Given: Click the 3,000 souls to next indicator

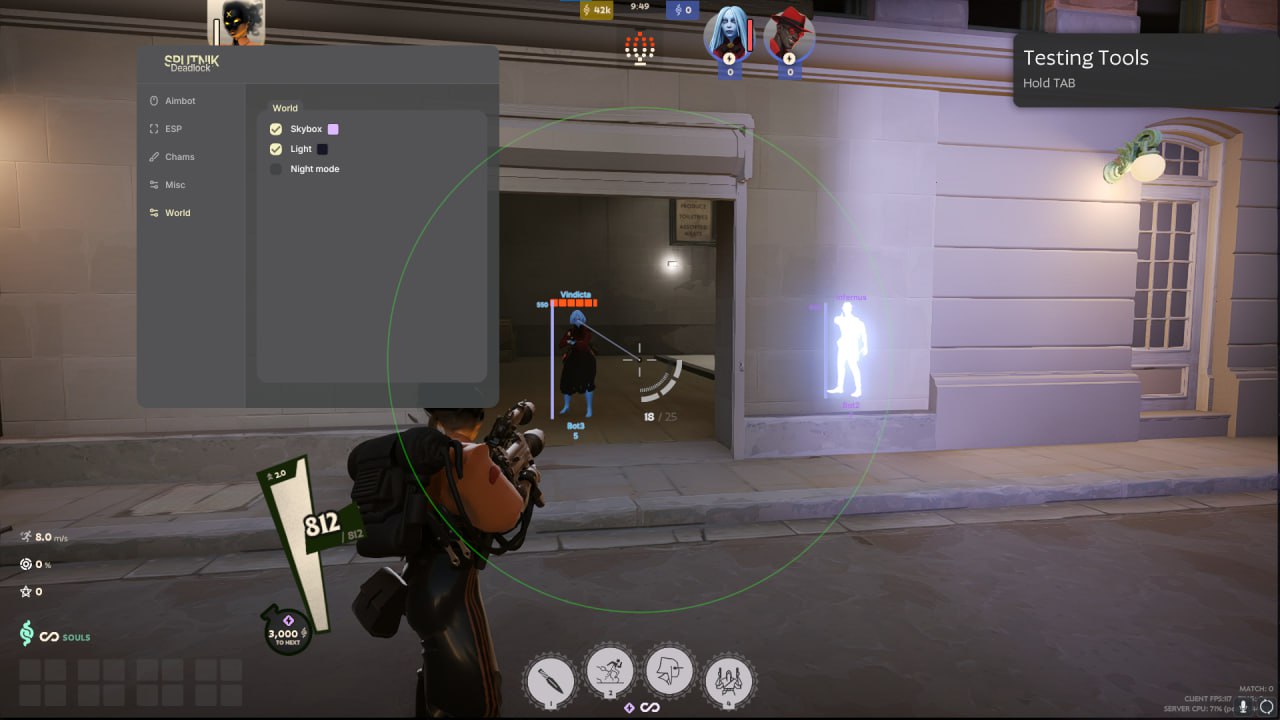Looking at the screenshot, I should tap(284, 633).
